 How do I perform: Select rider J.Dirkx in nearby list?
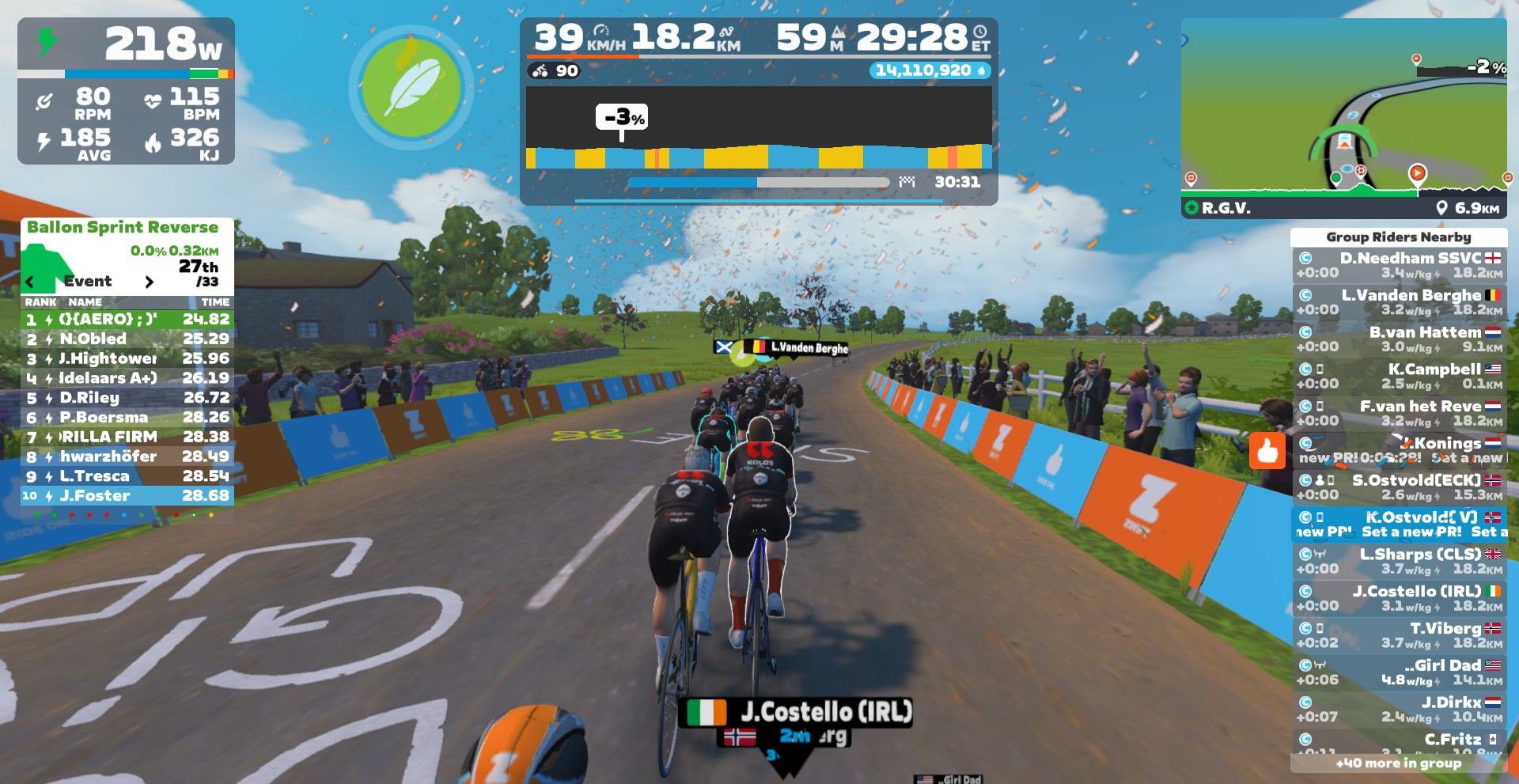(1399, 710)
